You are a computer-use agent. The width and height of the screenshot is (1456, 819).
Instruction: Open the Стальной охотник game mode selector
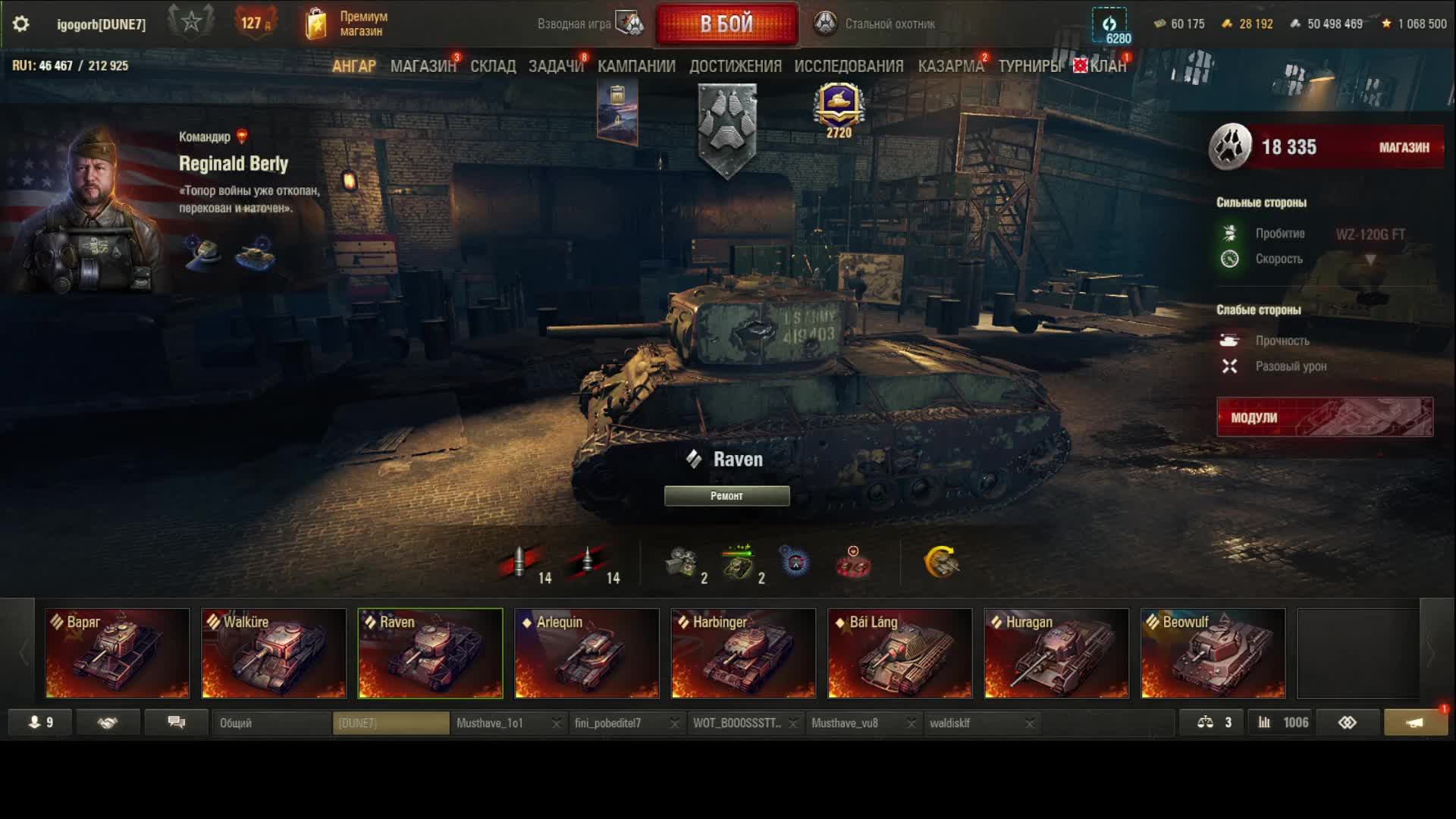click(x=874, y=24)
